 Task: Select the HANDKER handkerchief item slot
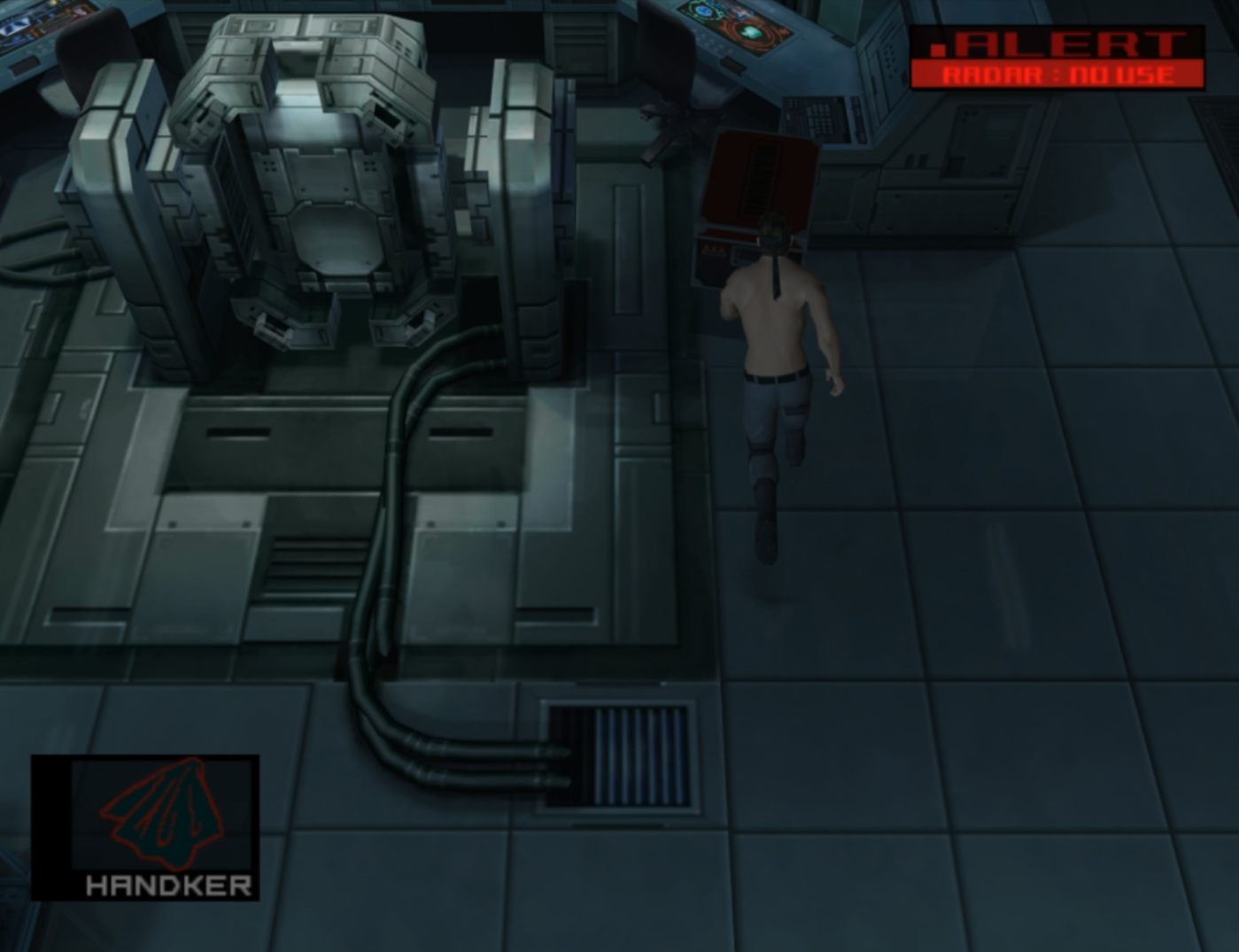[x=146, y=826]
